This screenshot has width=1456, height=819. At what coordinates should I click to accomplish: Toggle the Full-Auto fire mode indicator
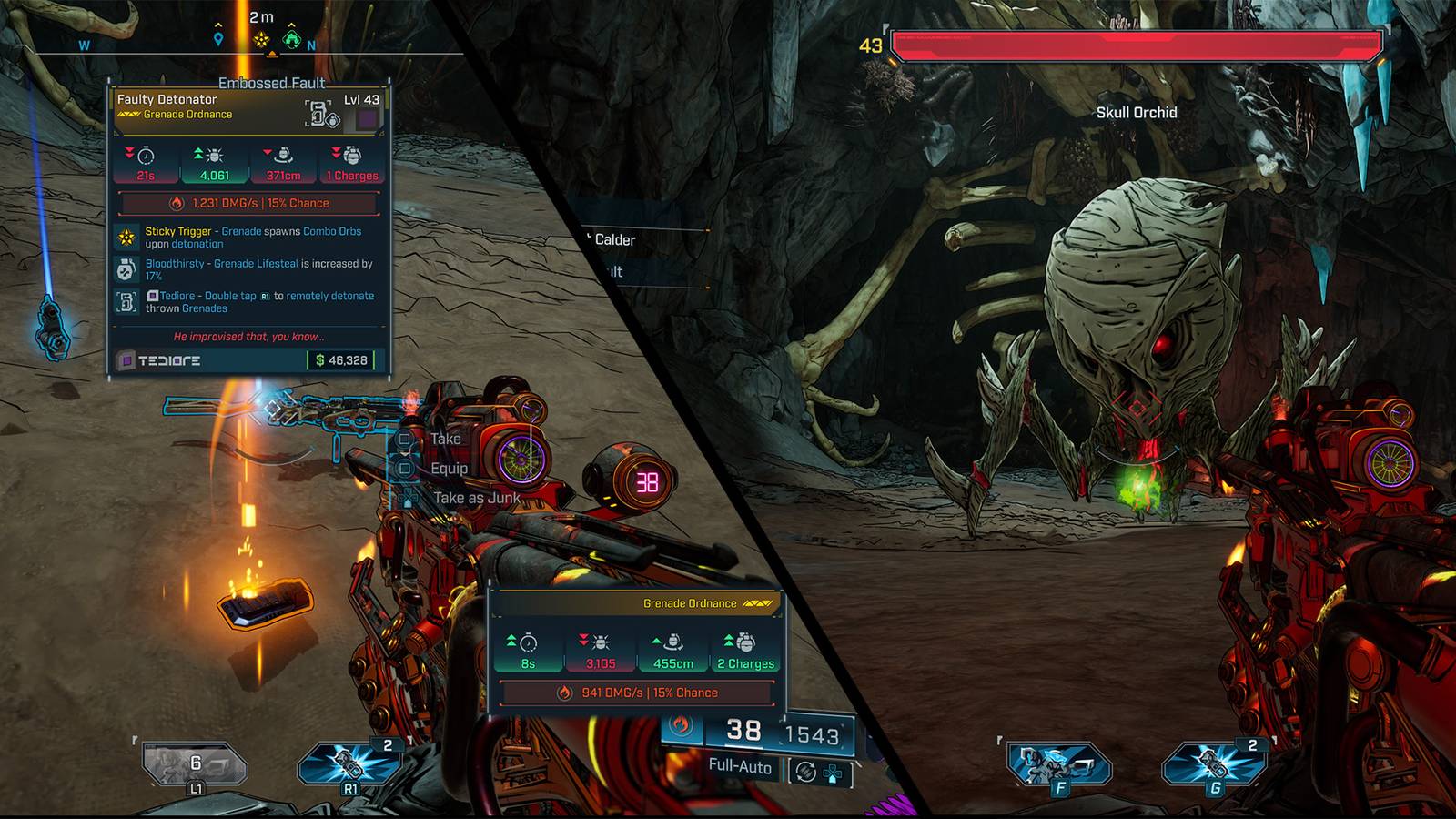pos(740,766)
